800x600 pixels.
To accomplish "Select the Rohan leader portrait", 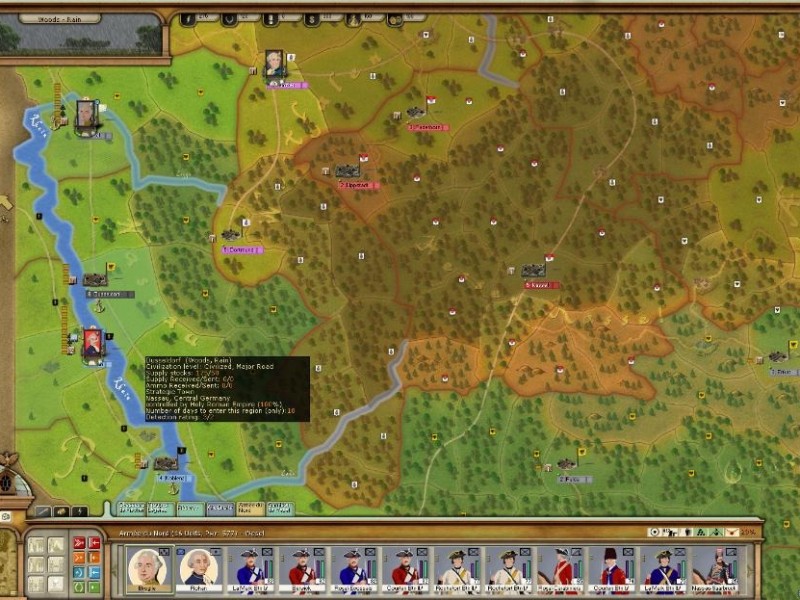I will click(198, 567).
